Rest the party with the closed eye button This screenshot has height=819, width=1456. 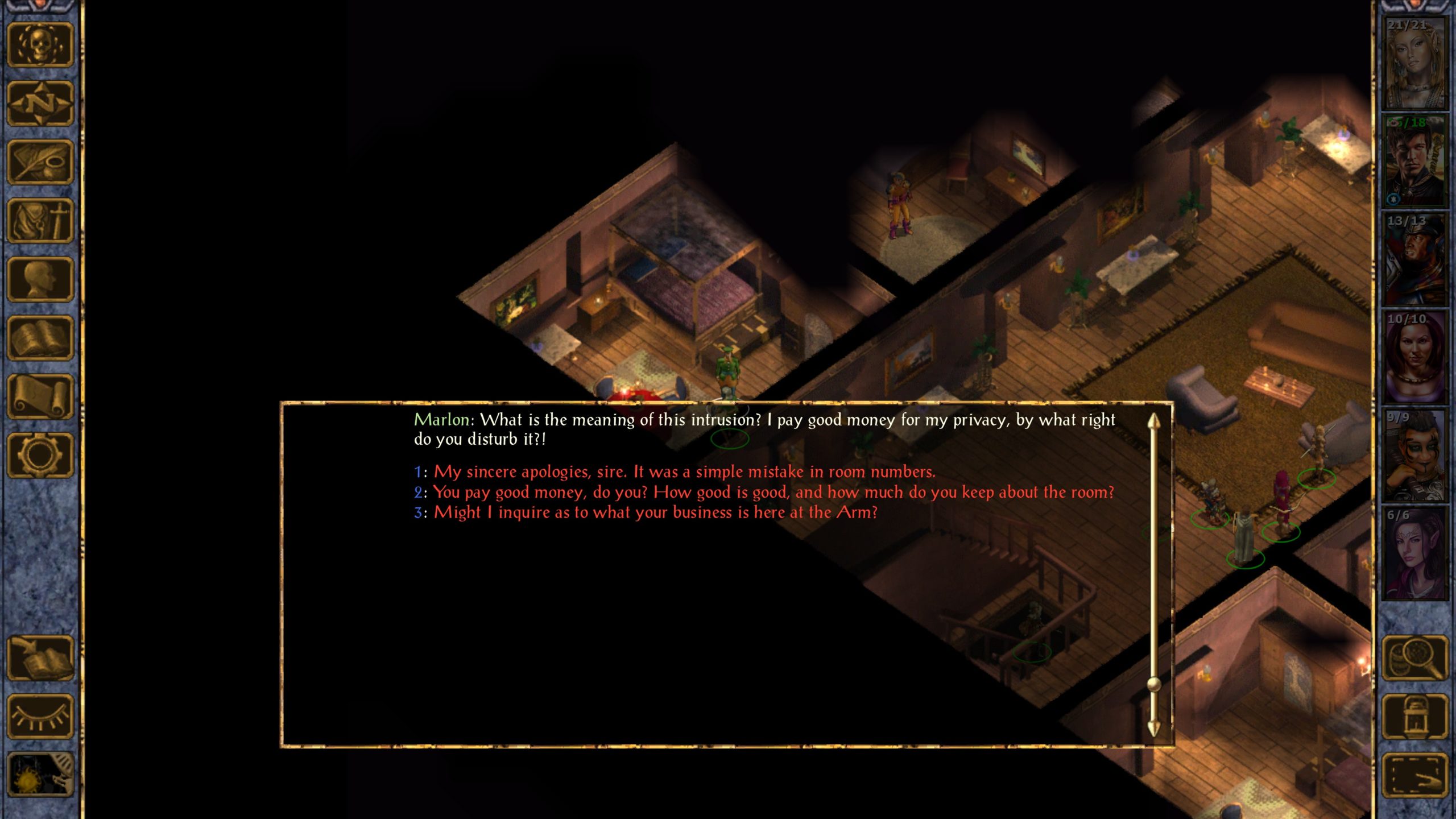click(40, 717)
